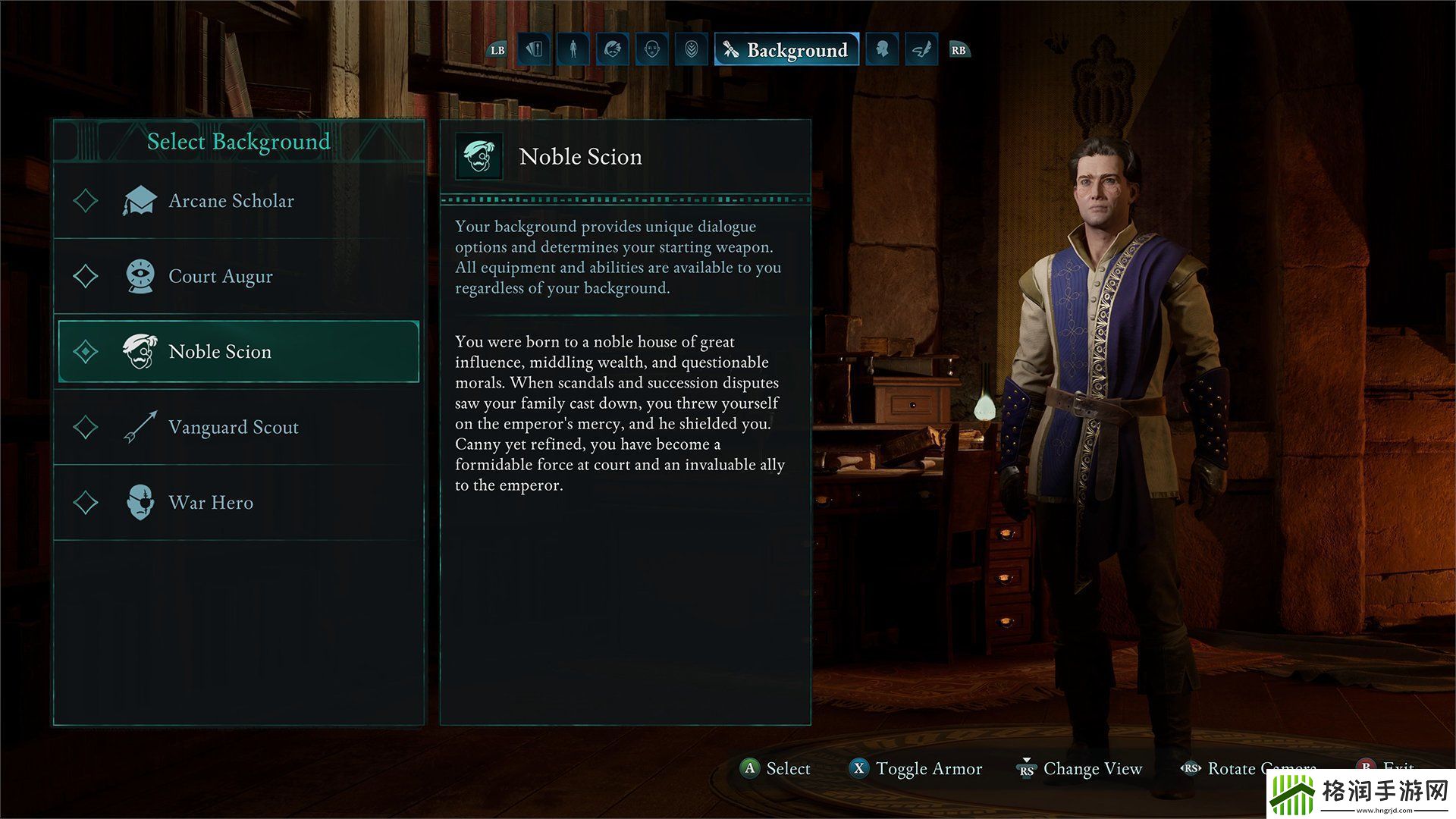
Task: Select the Arcane Scholar background
Action: click(231, 201)
